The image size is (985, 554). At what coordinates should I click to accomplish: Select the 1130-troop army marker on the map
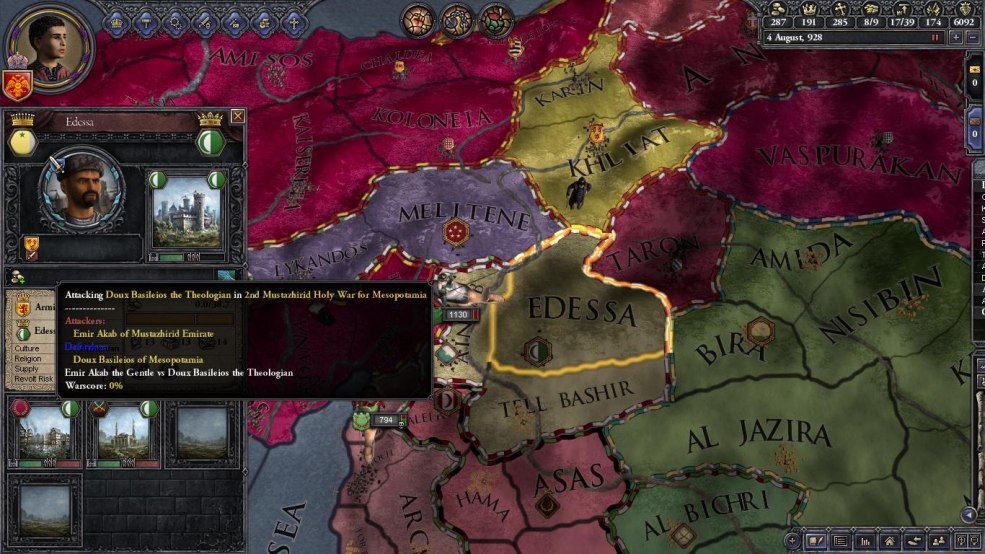pos(458,314)
